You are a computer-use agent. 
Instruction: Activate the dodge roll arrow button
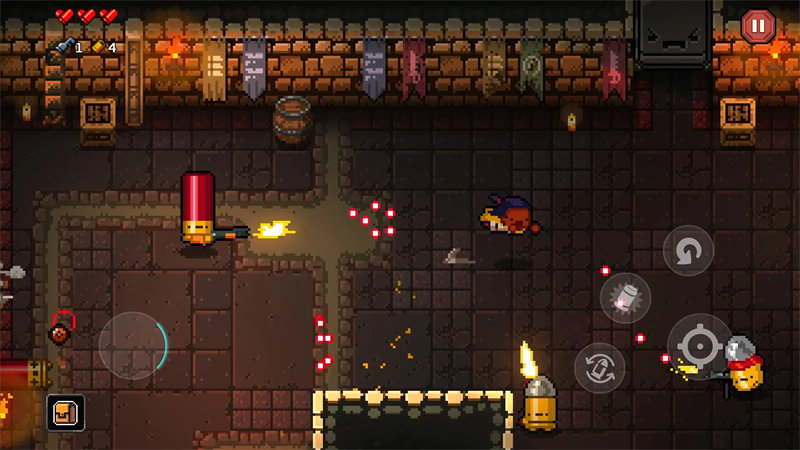pyautogui.click(x=688, y=251)
